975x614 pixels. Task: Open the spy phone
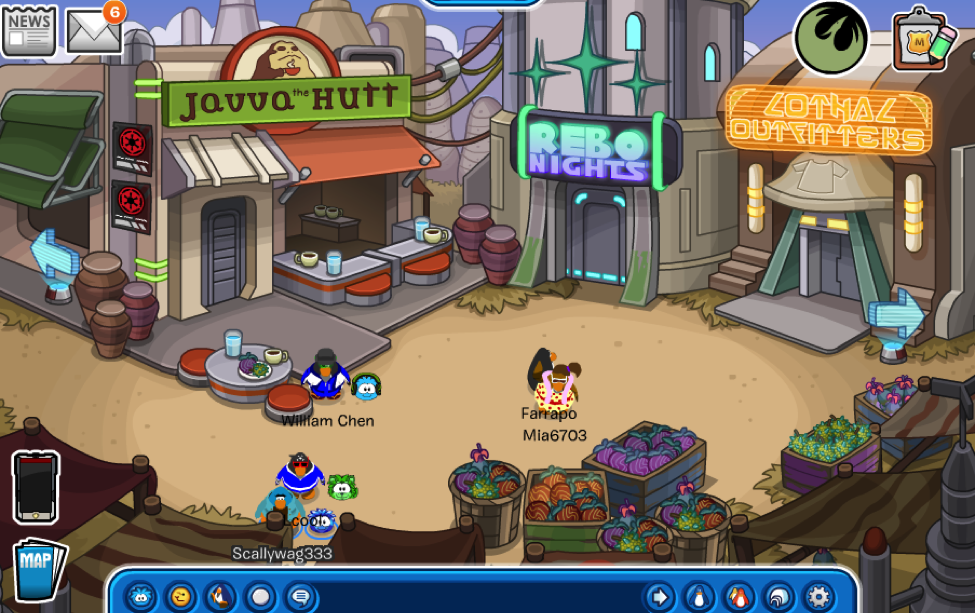pyautogui.click(x=36, y=487)
